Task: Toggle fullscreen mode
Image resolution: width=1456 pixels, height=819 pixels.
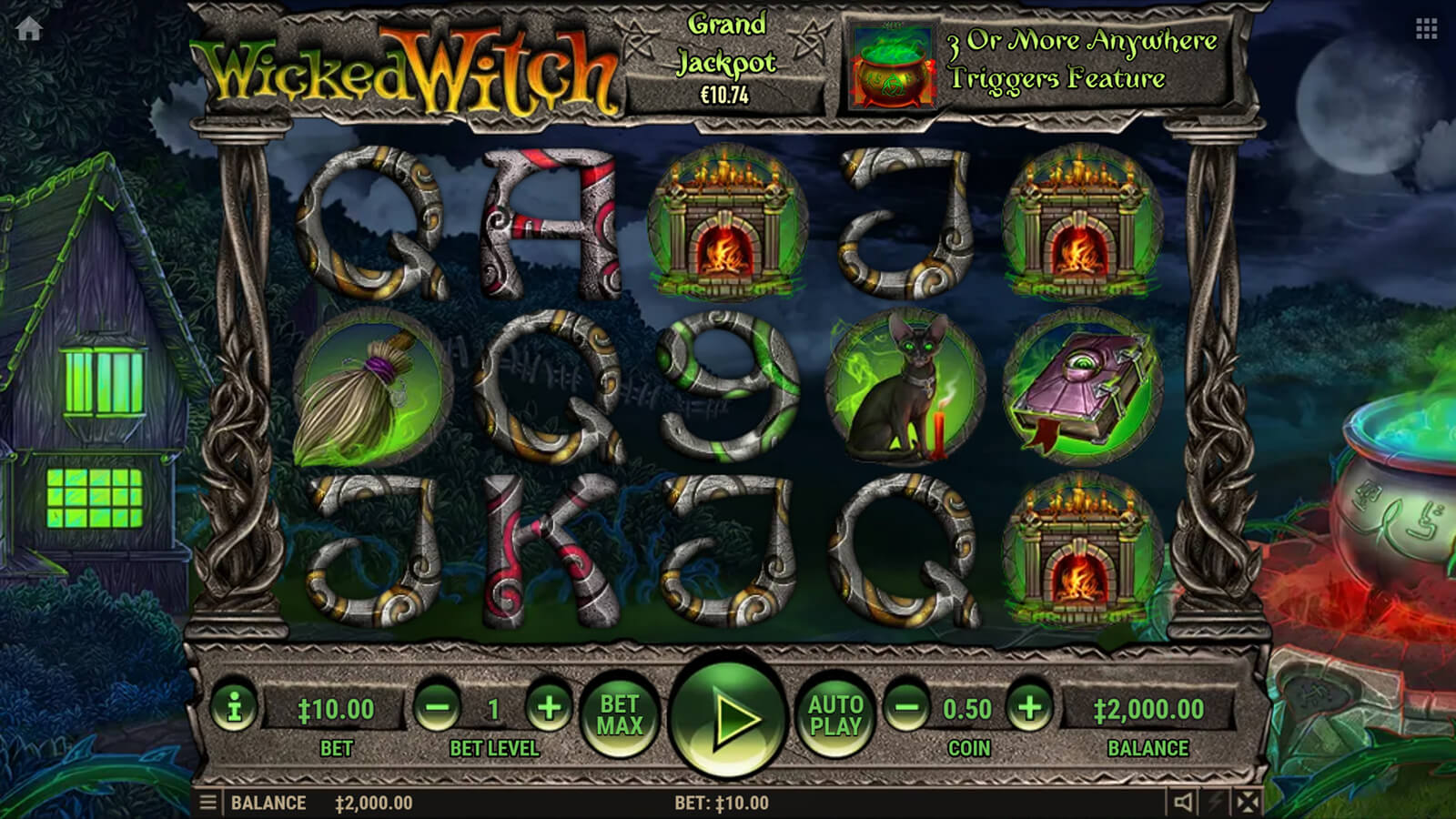Action: click(x=1248, y=803)
